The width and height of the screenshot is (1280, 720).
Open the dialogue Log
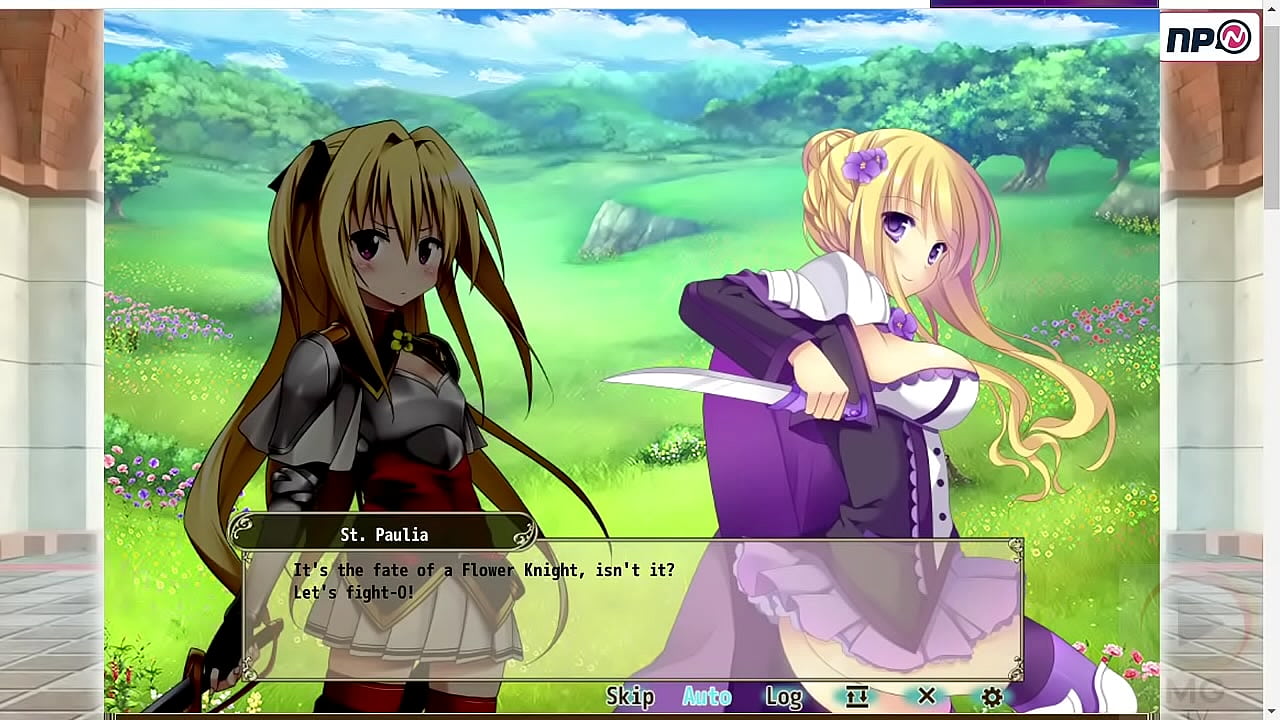783,696
